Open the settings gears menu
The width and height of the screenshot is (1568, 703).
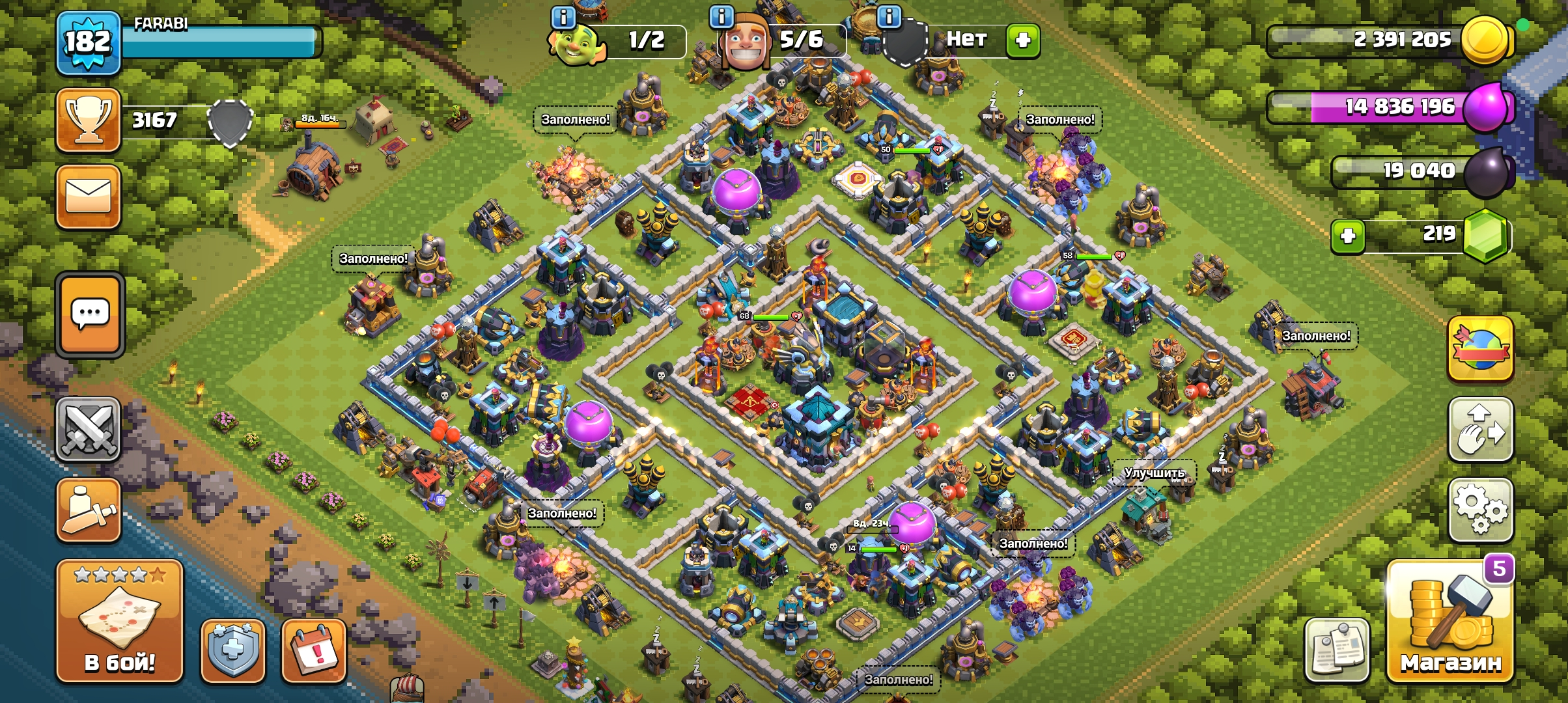click(x=1480, y=510)
